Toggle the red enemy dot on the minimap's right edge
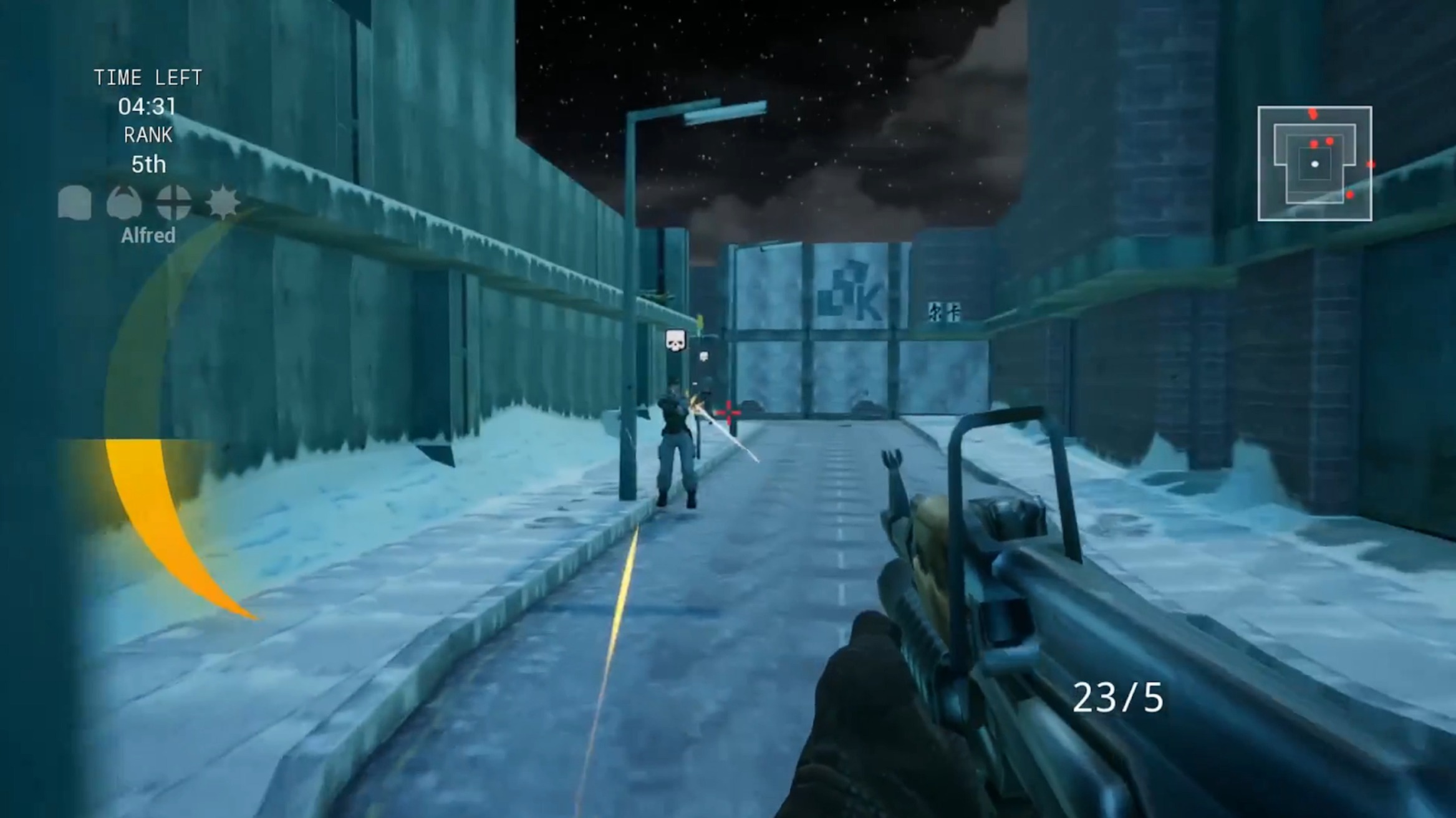 point(1371,165)
